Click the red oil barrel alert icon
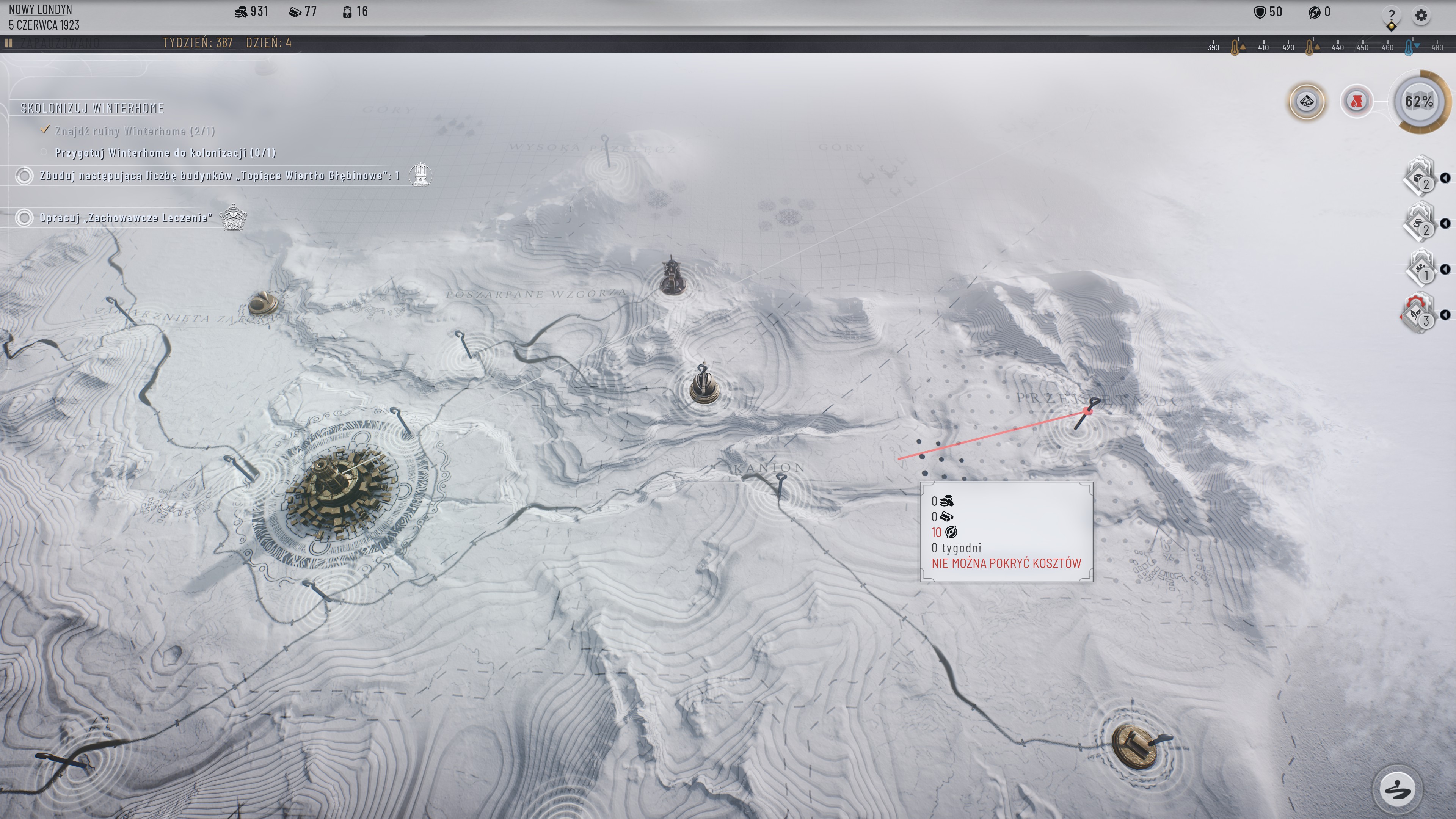Image resolution: width=1456 pixels, height=819 pixels. (x=1357, y=102)
